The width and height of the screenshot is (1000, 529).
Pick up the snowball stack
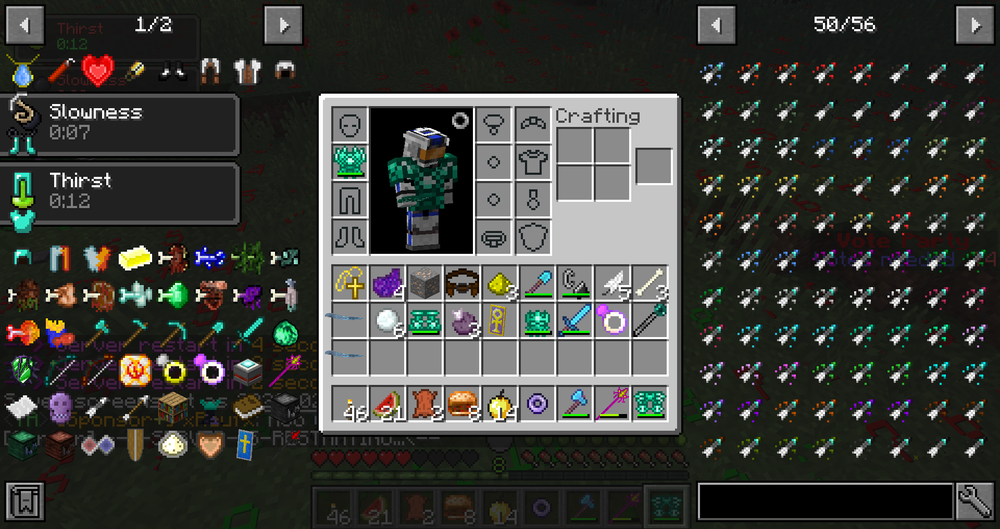click(x=388, y=321)
